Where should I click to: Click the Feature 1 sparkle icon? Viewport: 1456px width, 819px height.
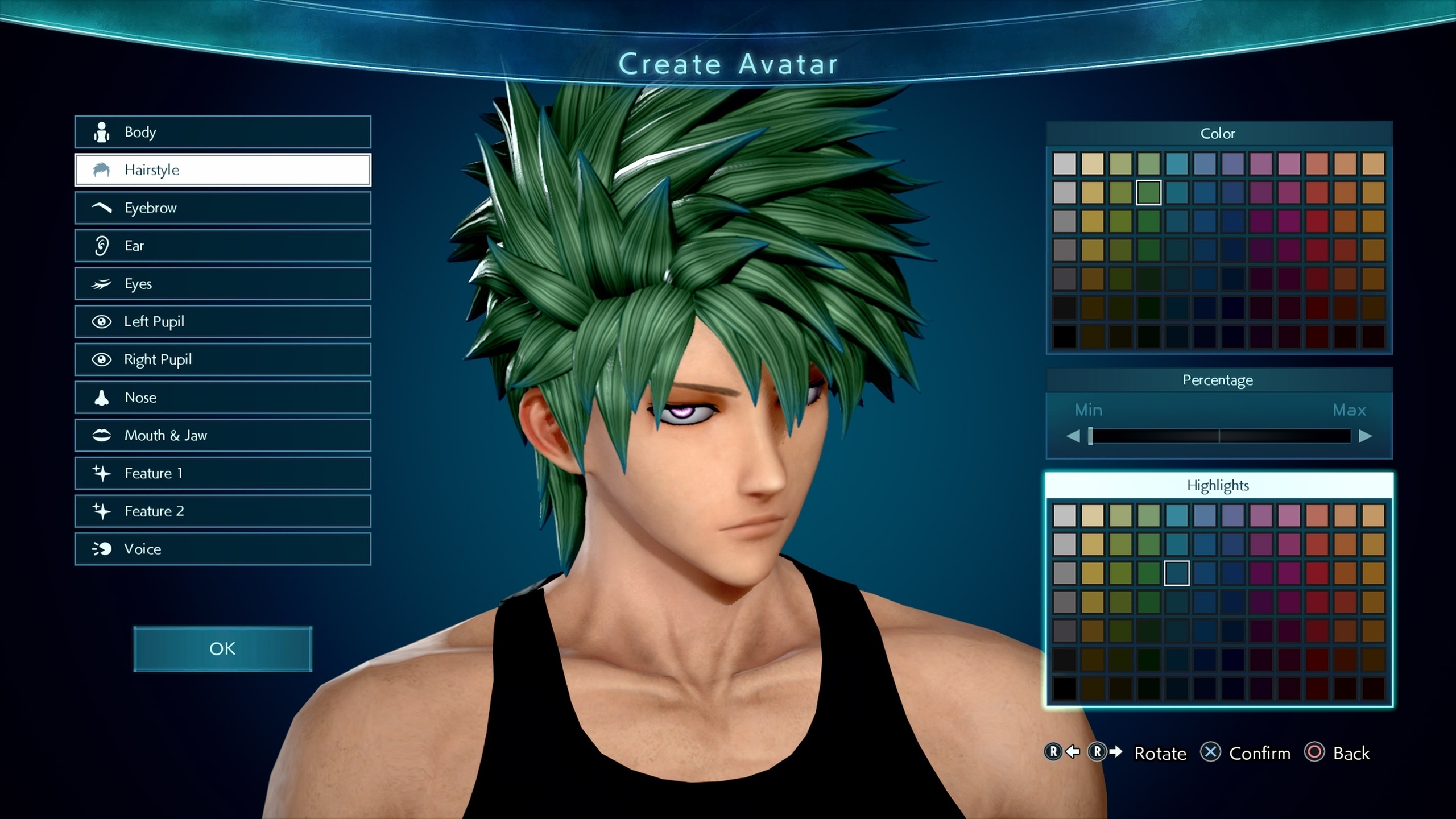tap(101, 473)
